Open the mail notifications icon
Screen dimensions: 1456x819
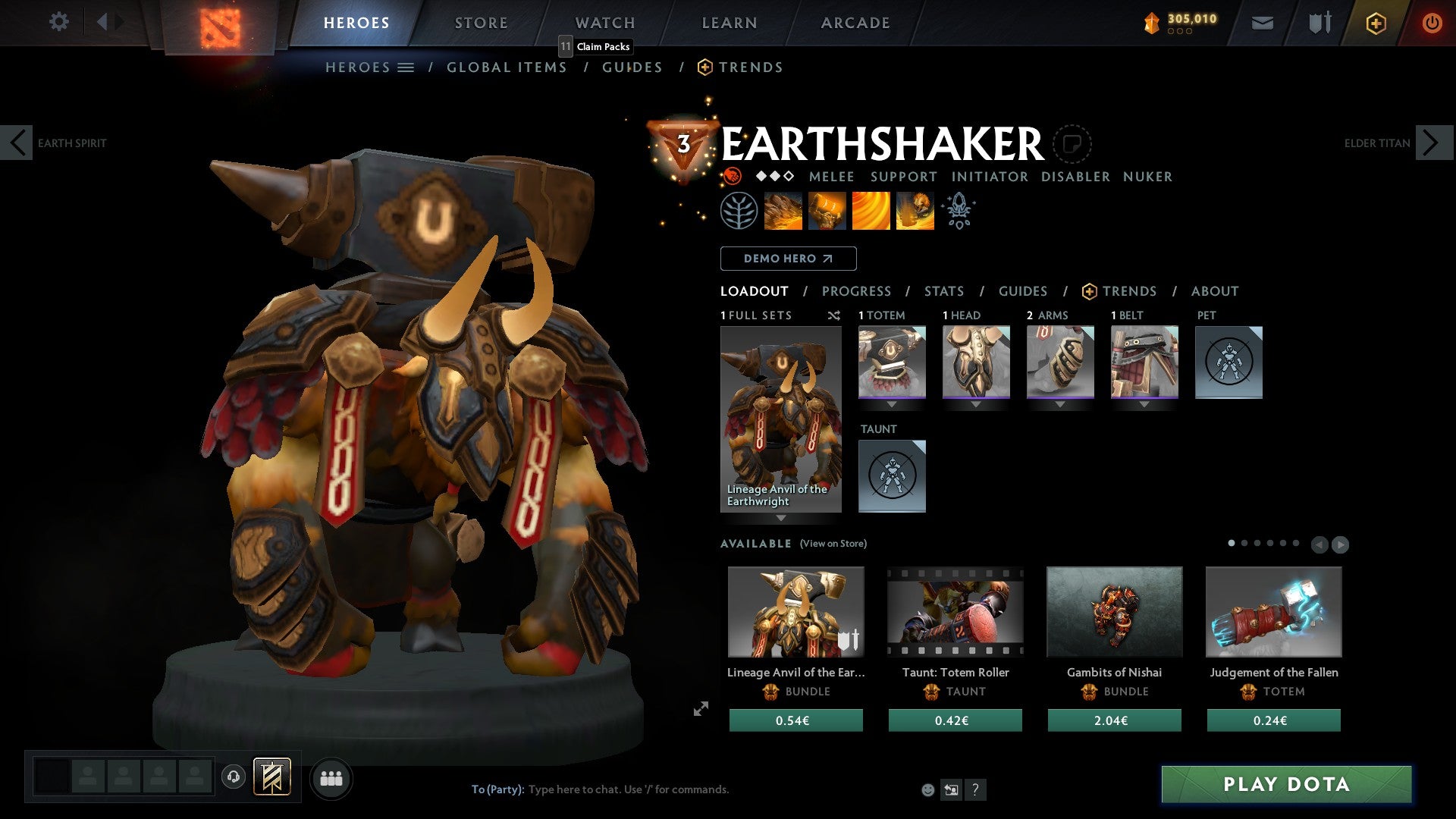tap(1263, 23)
